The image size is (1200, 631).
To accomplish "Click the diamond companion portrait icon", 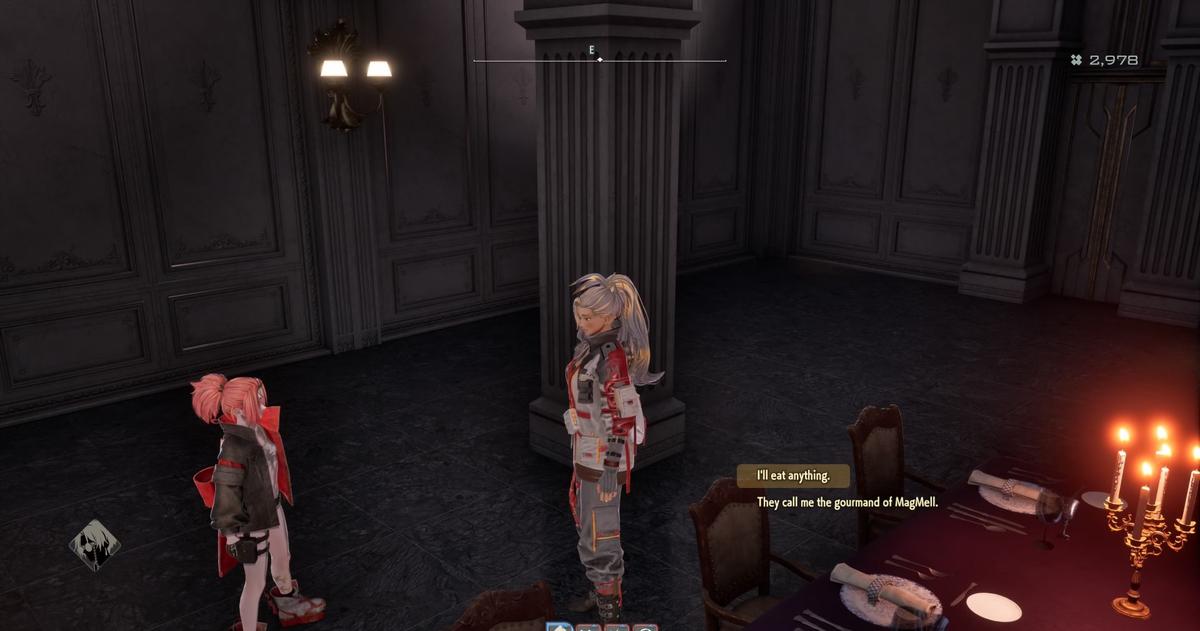I will 94,545.
